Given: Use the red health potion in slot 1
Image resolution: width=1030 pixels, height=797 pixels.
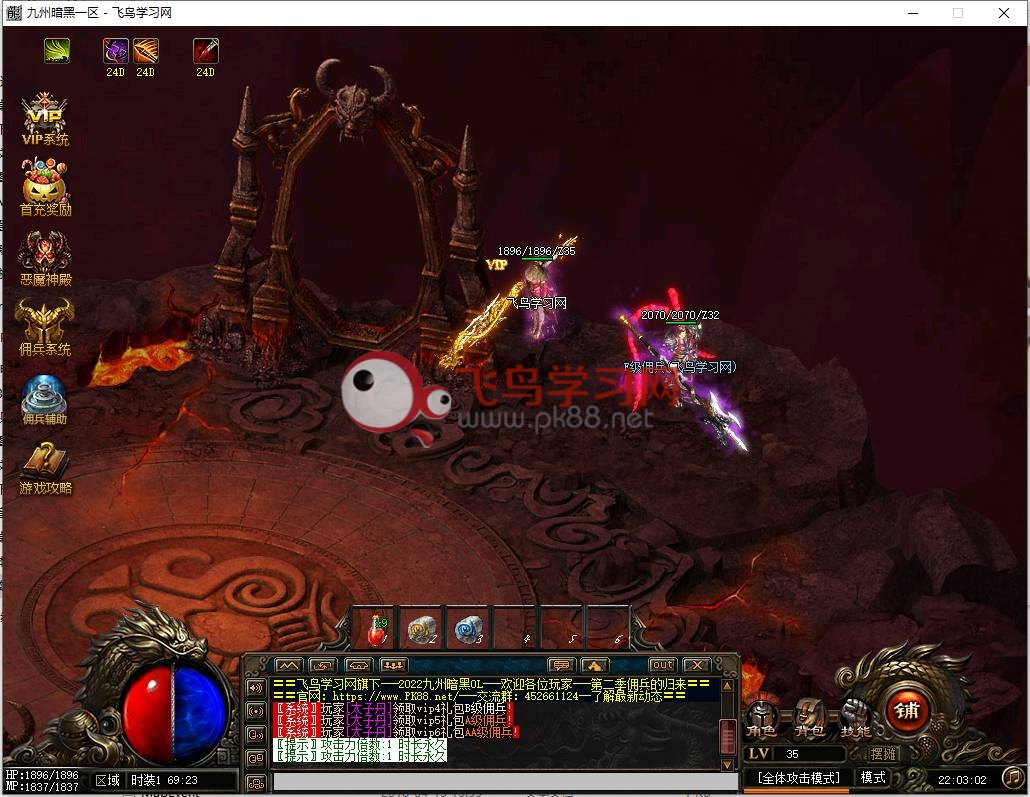Looking at the screenshot, I should [x=376, y=629].
